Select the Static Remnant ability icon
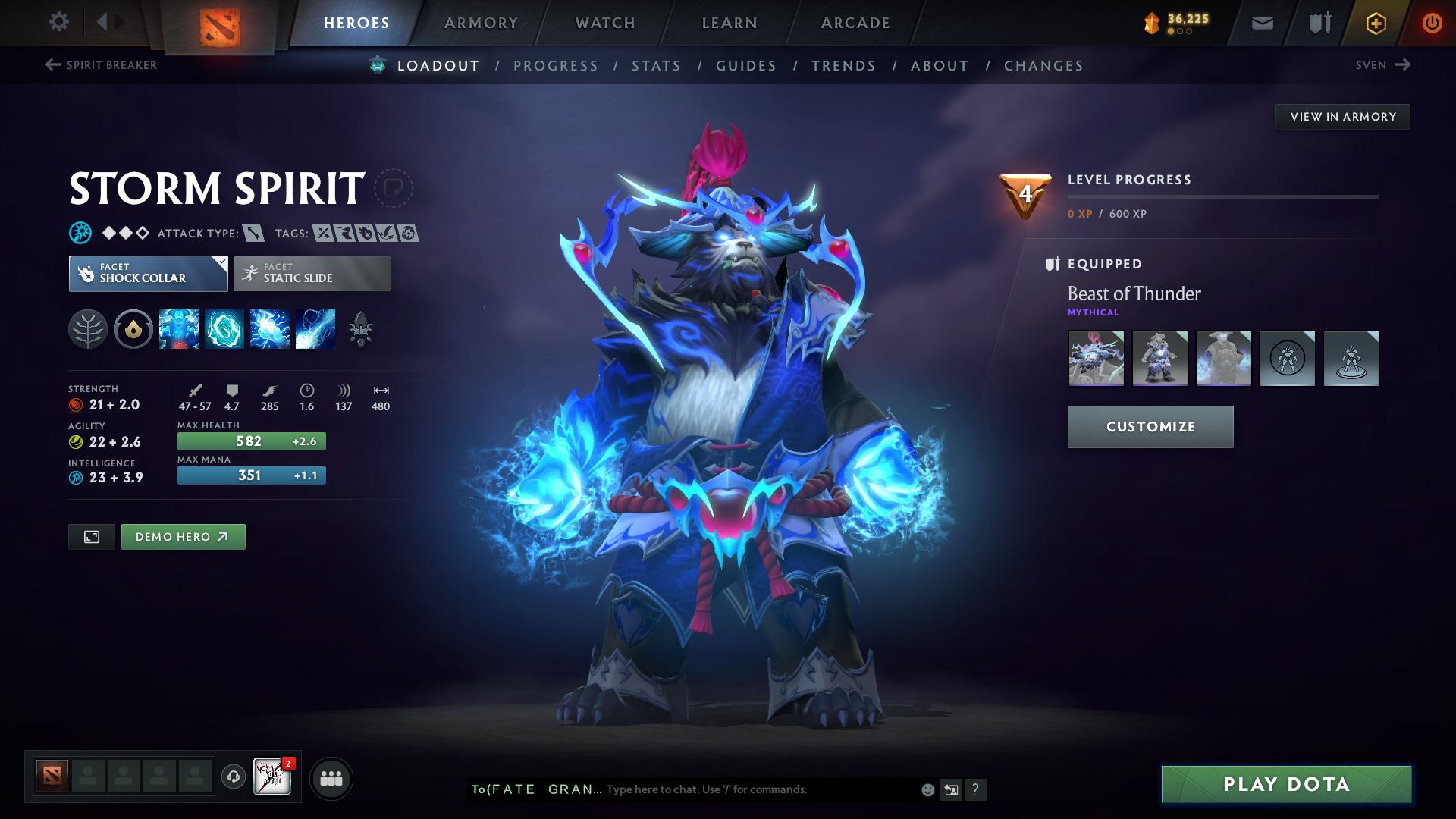1456x819 pixels. (x=179, y=329)
